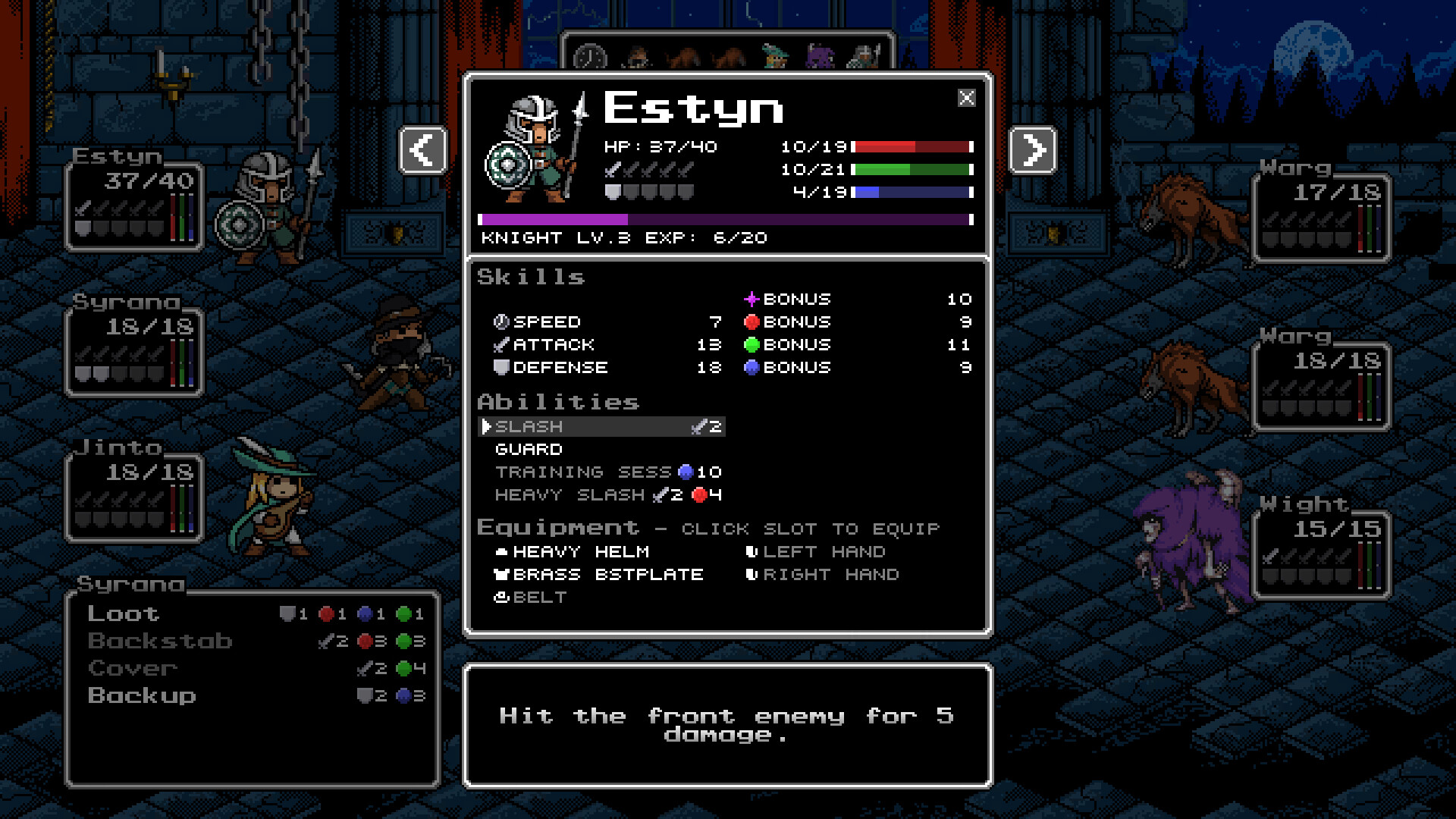Click the helmet icon beside Heavy Helm
This screenshot has height=819, width=1456.
coord(500,551)
